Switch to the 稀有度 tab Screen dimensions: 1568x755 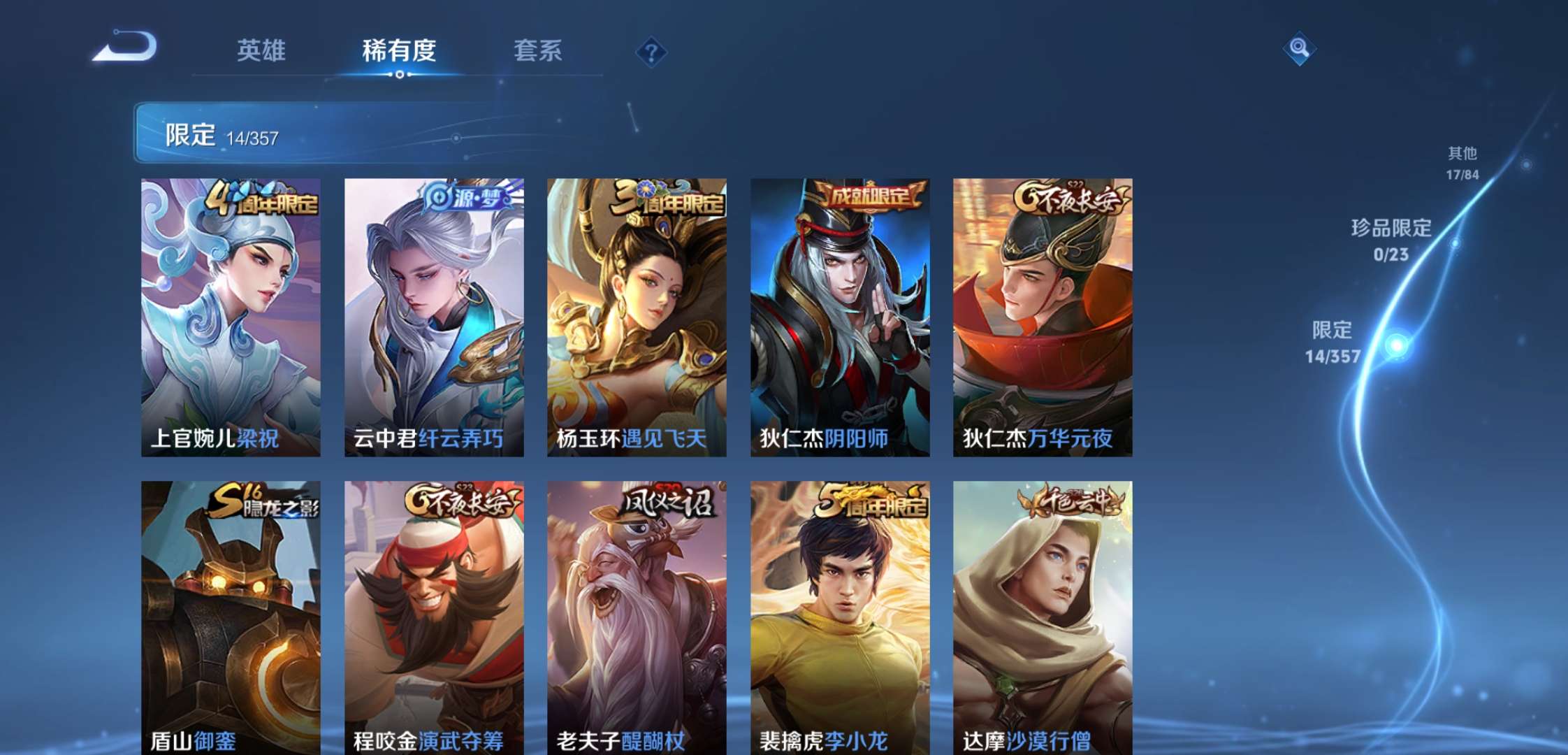pos(397,51)
